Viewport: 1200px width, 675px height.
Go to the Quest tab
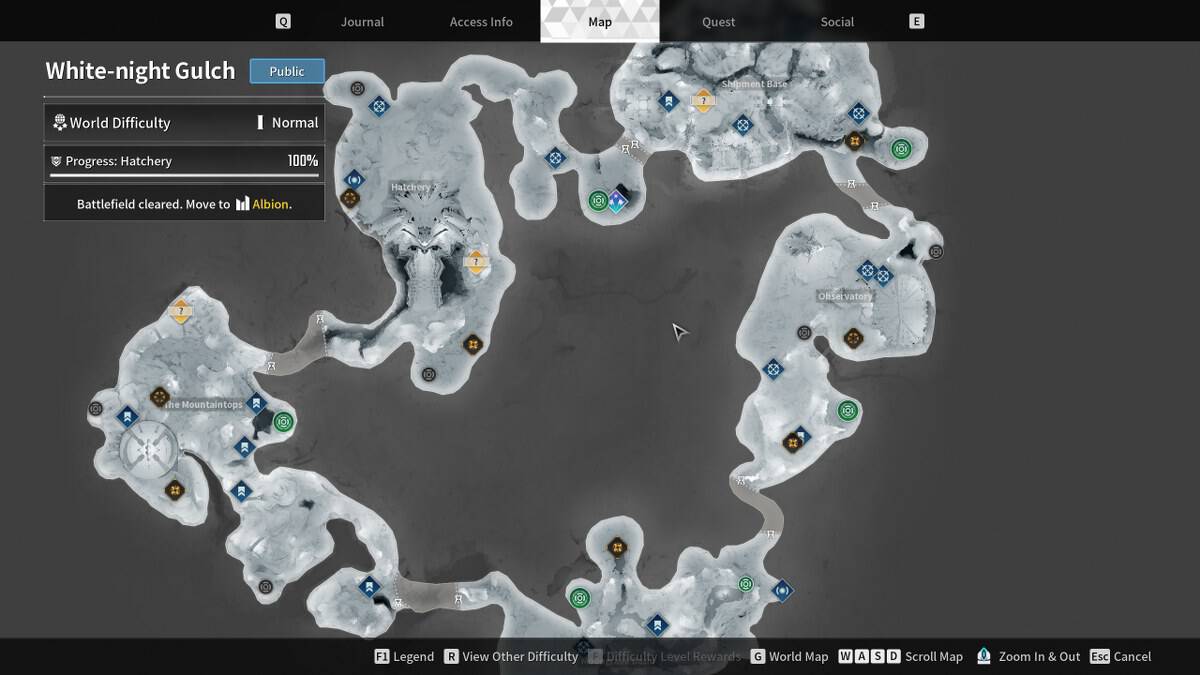tap(718, 22)
